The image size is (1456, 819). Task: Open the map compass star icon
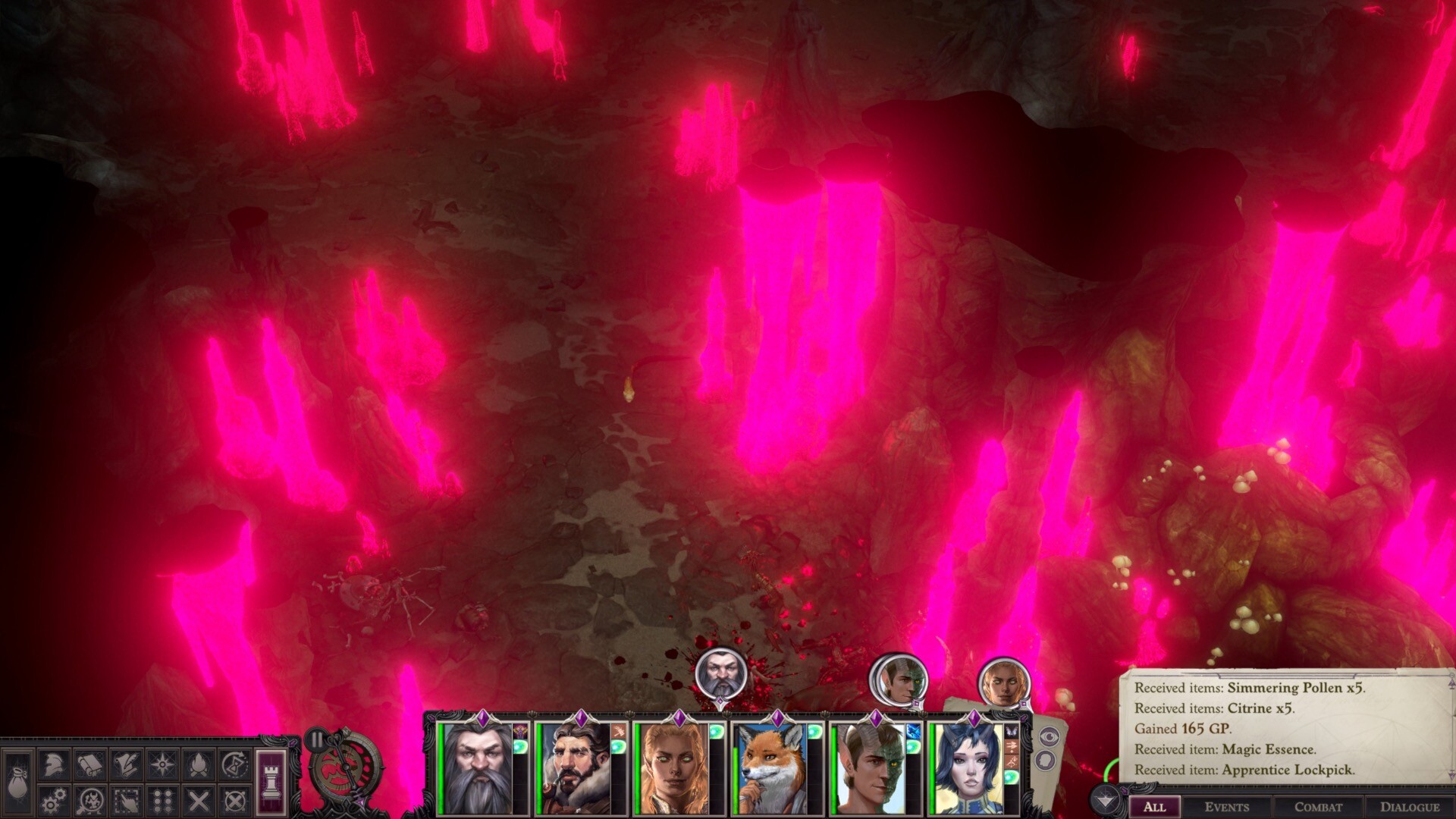pyautogui.click(x=162, y=764)
